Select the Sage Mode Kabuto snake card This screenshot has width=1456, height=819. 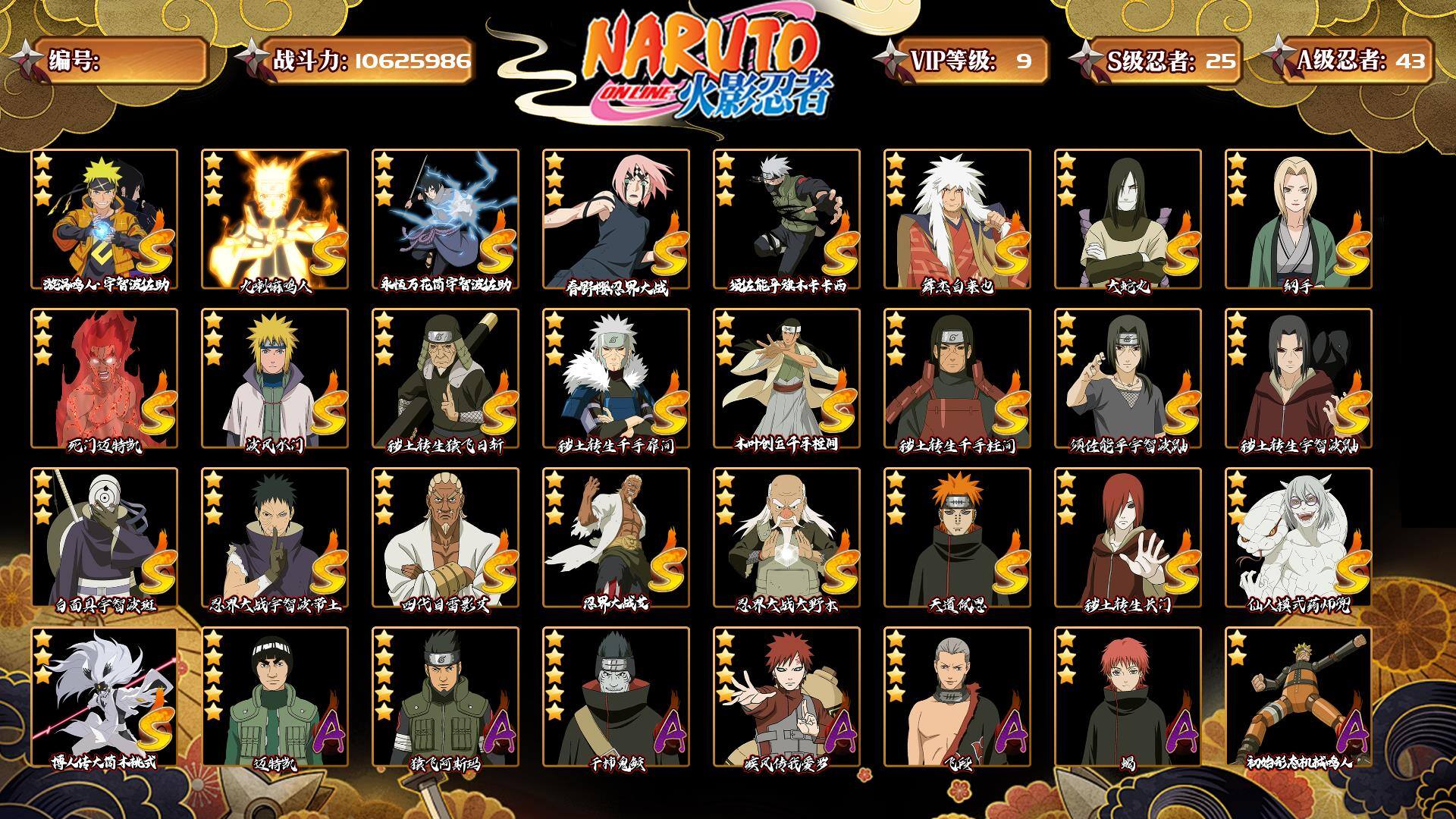click(1298, 538)
